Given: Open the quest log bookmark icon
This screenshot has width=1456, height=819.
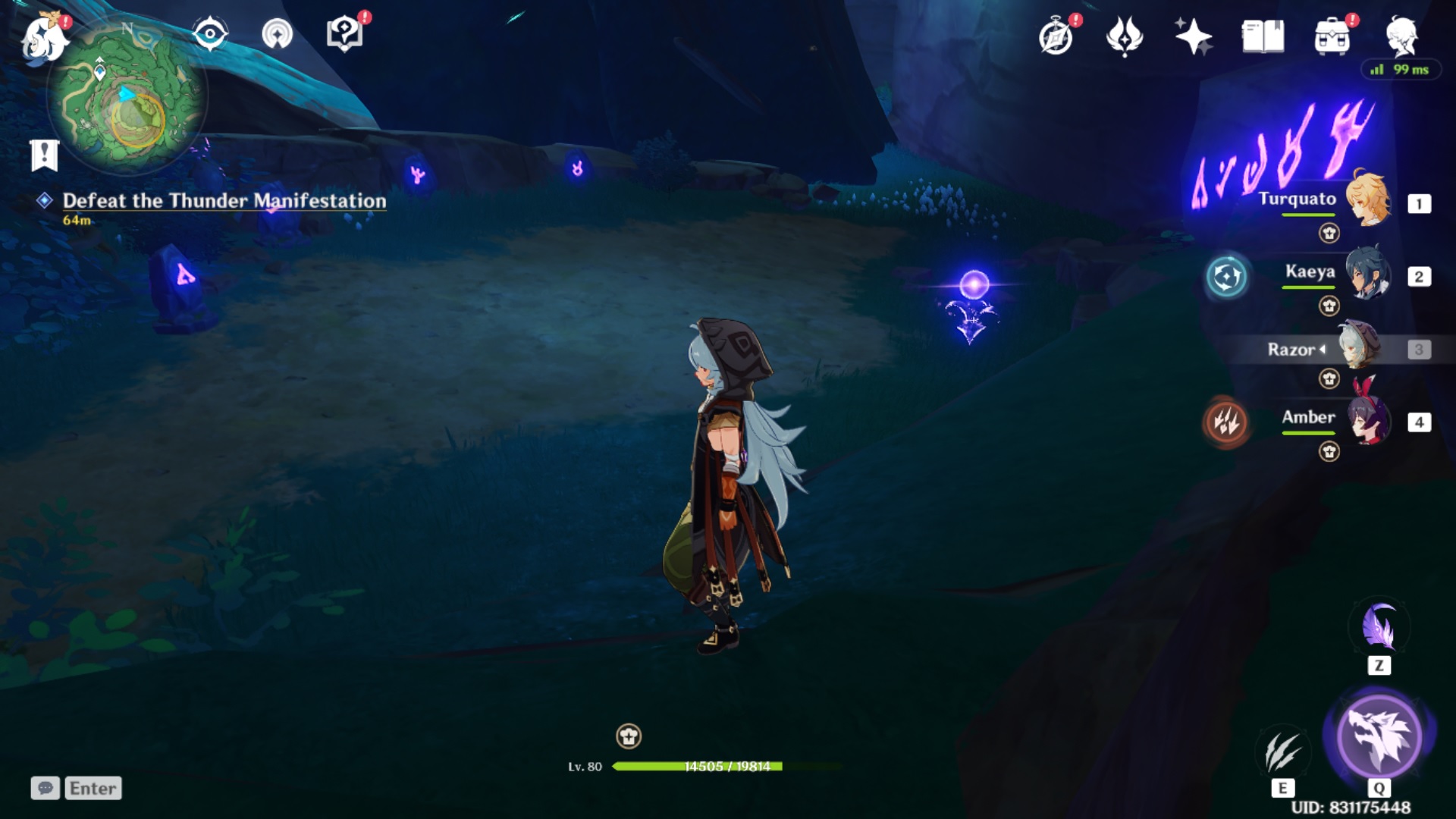Looking at the screenshot, I should (x=44, y=155).
